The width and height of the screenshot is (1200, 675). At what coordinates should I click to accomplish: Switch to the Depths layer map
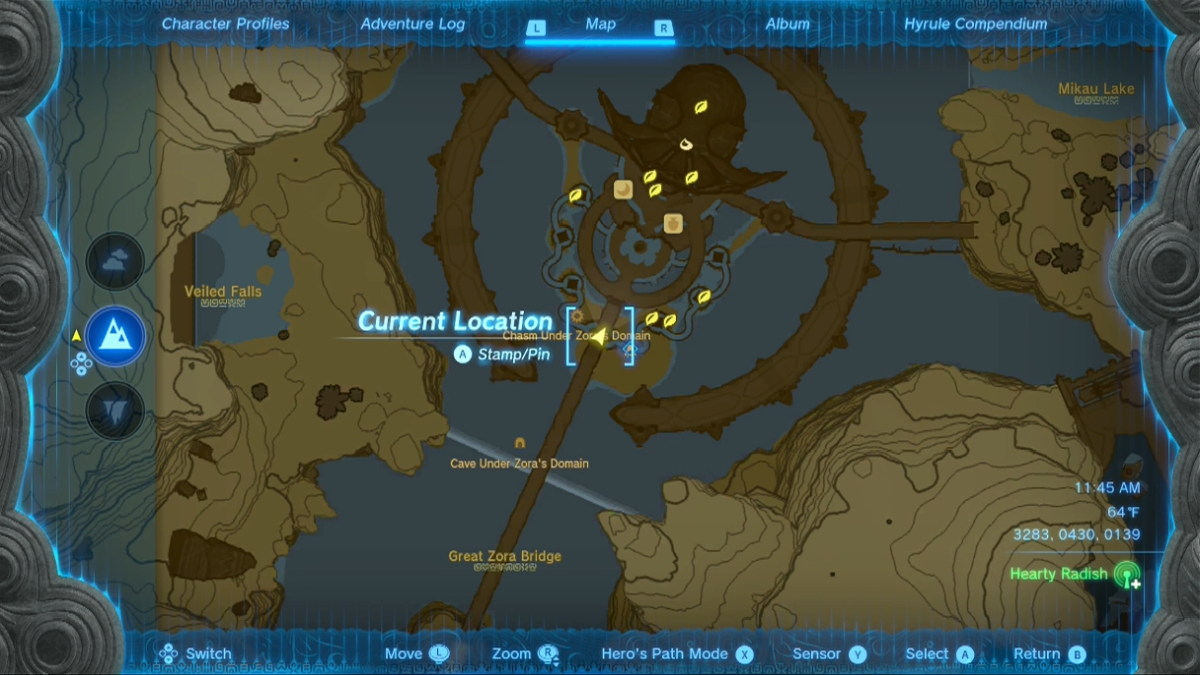click(115, 410)
